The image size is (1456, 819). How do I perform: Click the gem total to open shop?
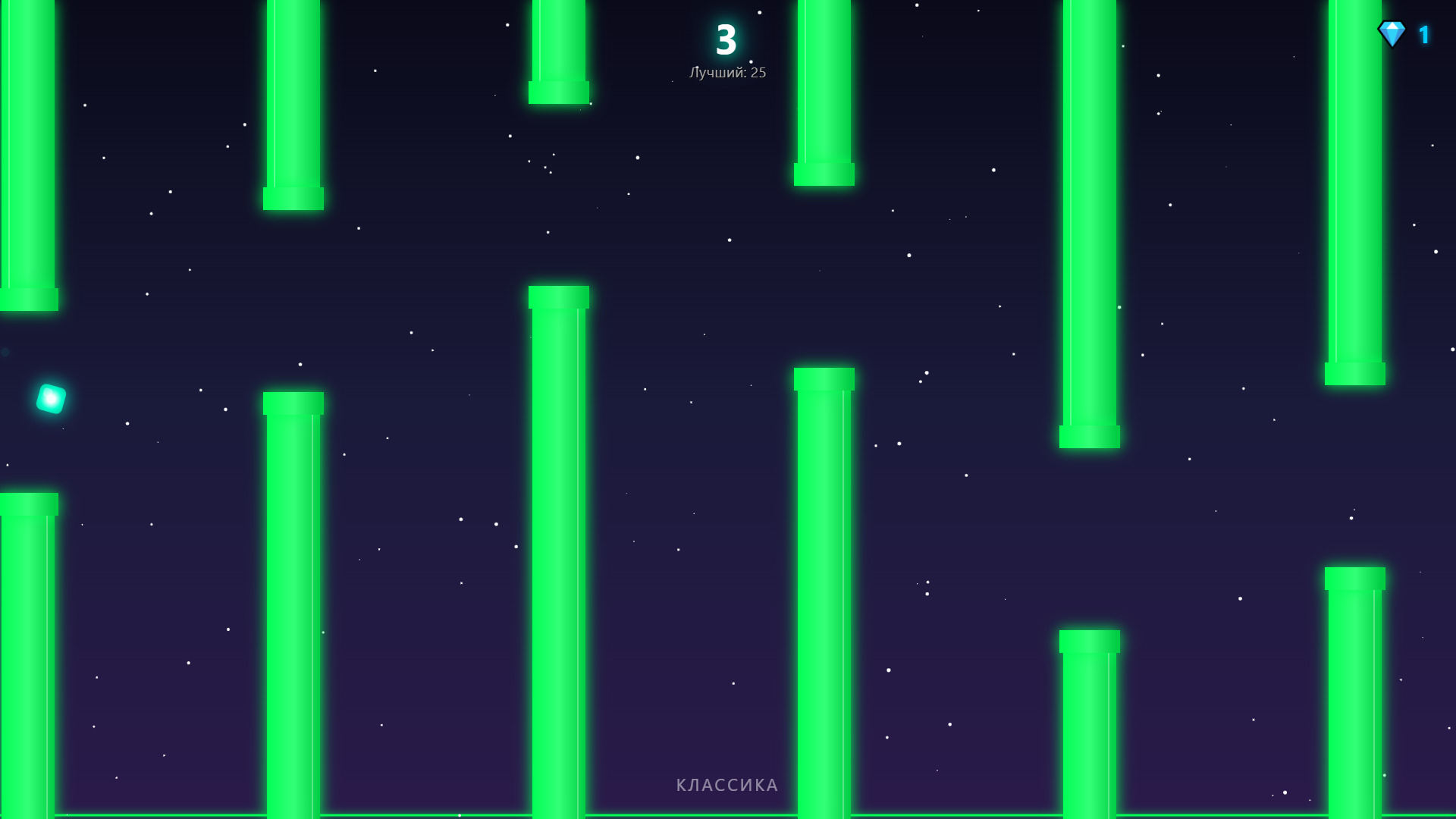point(1426,33)
